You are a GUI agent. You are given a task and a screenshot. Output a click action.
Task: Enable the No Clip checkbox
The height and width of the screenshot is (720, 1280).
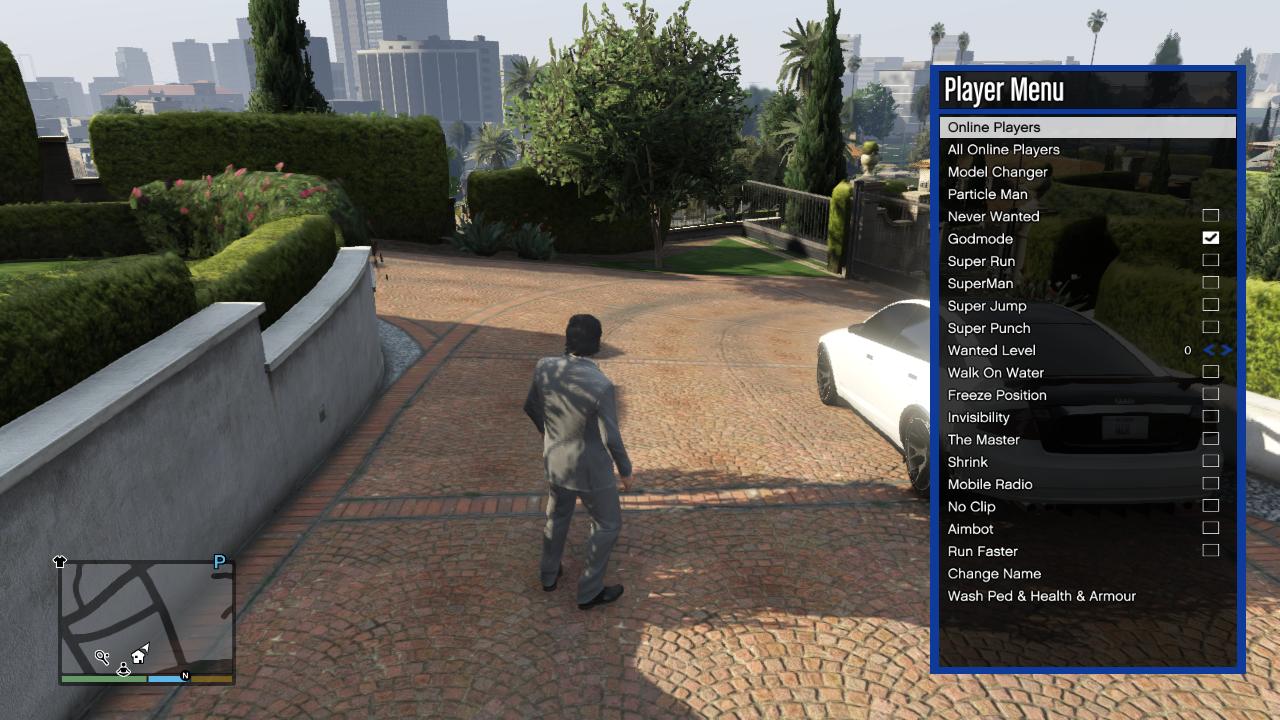pos(1210,506)
